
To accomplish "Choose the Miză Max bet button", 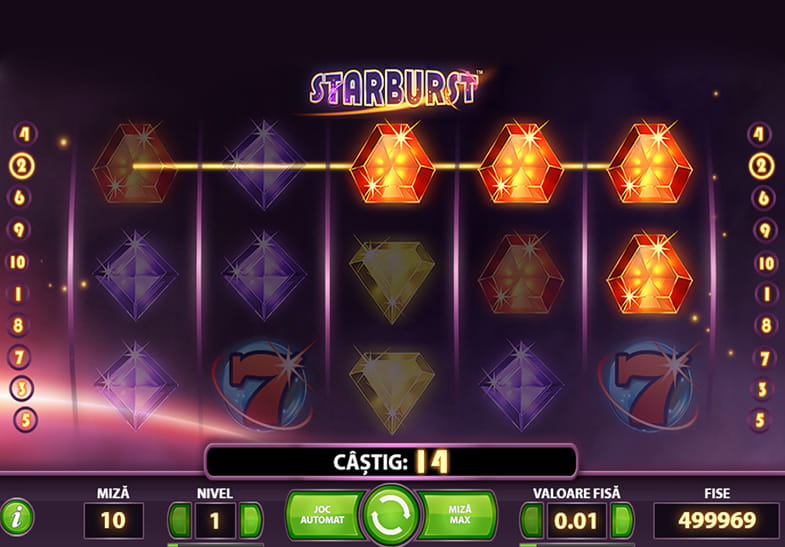I will click(457, 514).
